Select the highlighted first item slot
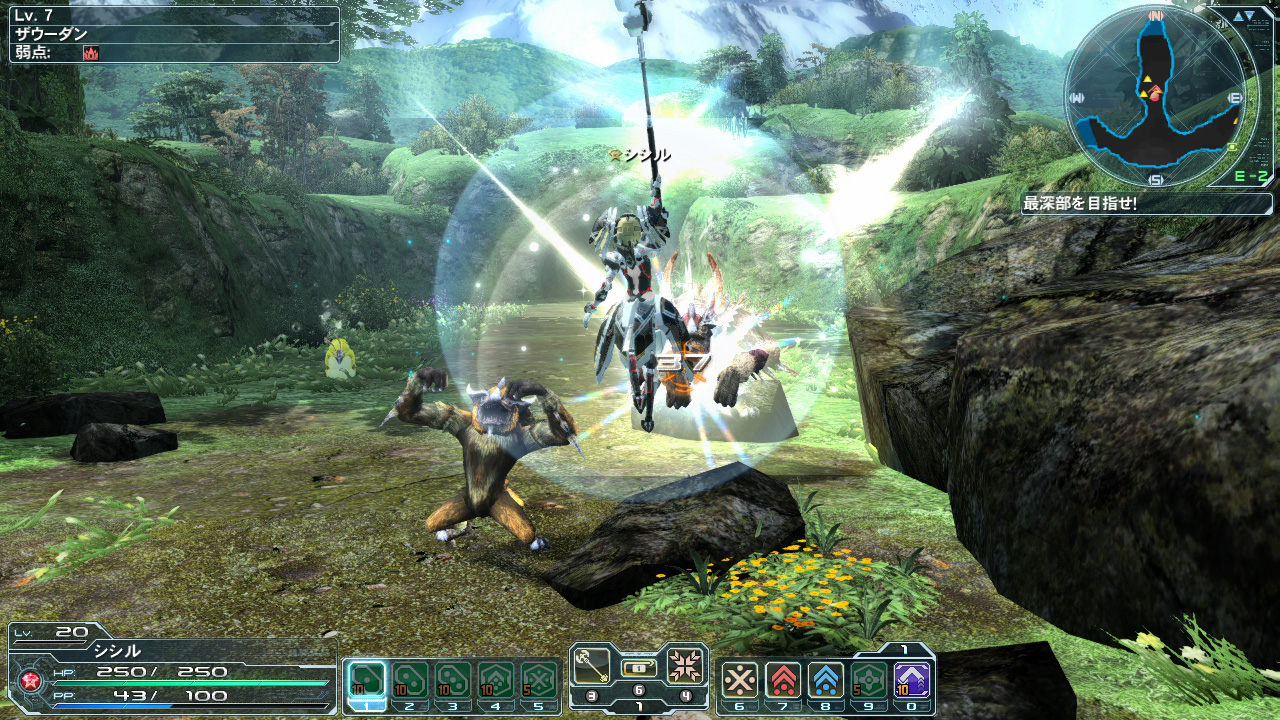 pyautogui.click(x=367, y=681)
